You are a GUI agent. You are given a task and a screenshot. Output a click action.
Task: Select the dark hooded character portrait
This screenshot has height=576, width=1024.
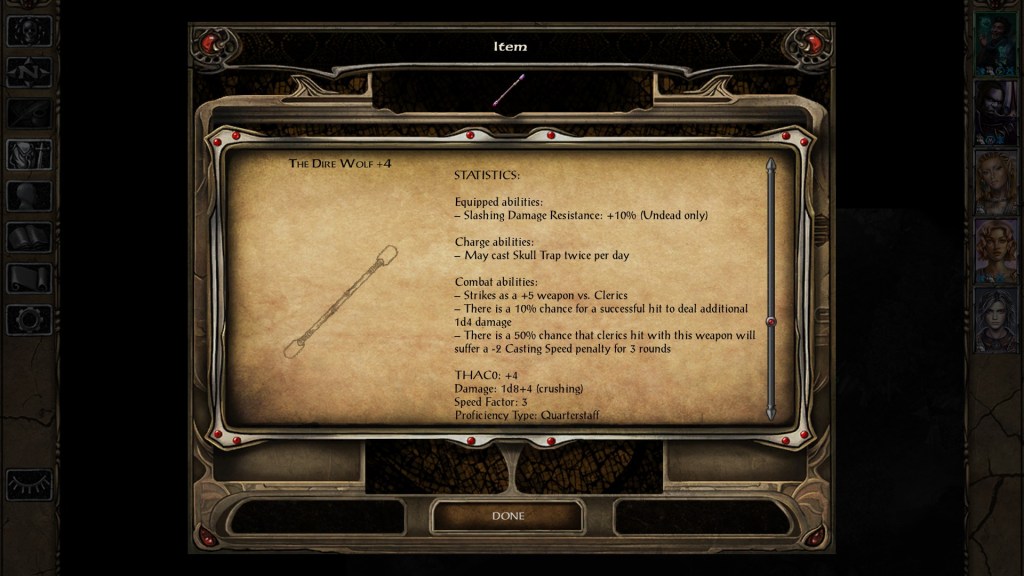pyautogui.click(x=996, y=113)
